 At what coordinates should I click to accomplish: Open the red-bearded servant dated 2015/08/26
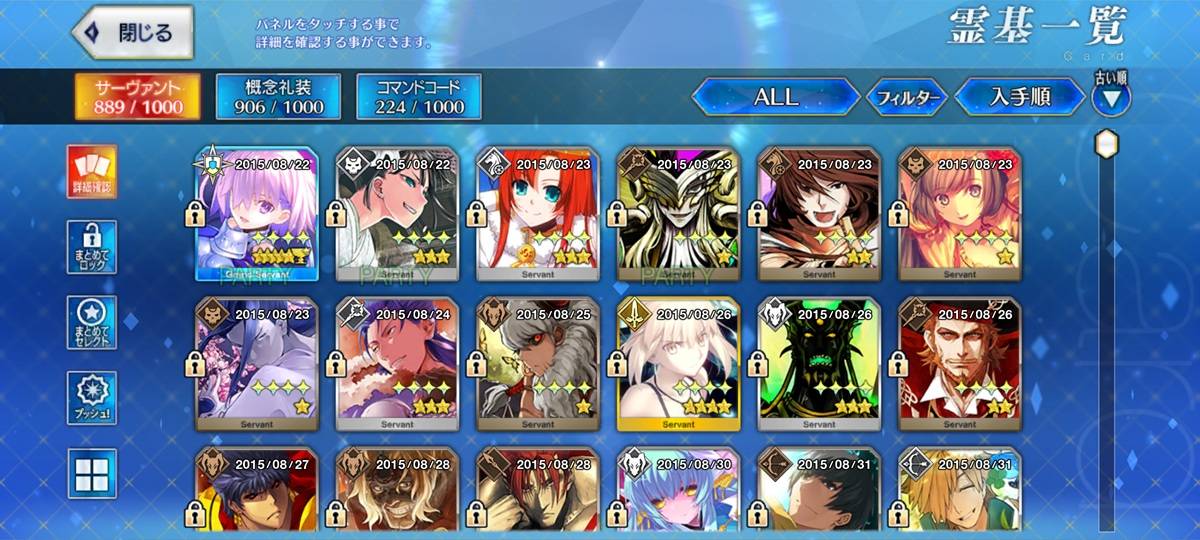(960, 362)
